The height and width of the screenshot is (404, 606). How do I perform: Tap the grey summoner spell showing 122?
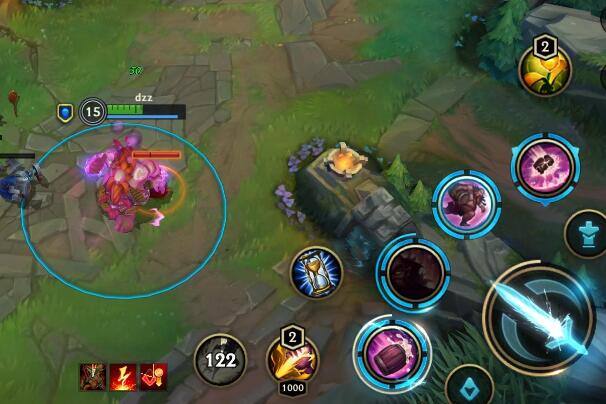[221, 359]
